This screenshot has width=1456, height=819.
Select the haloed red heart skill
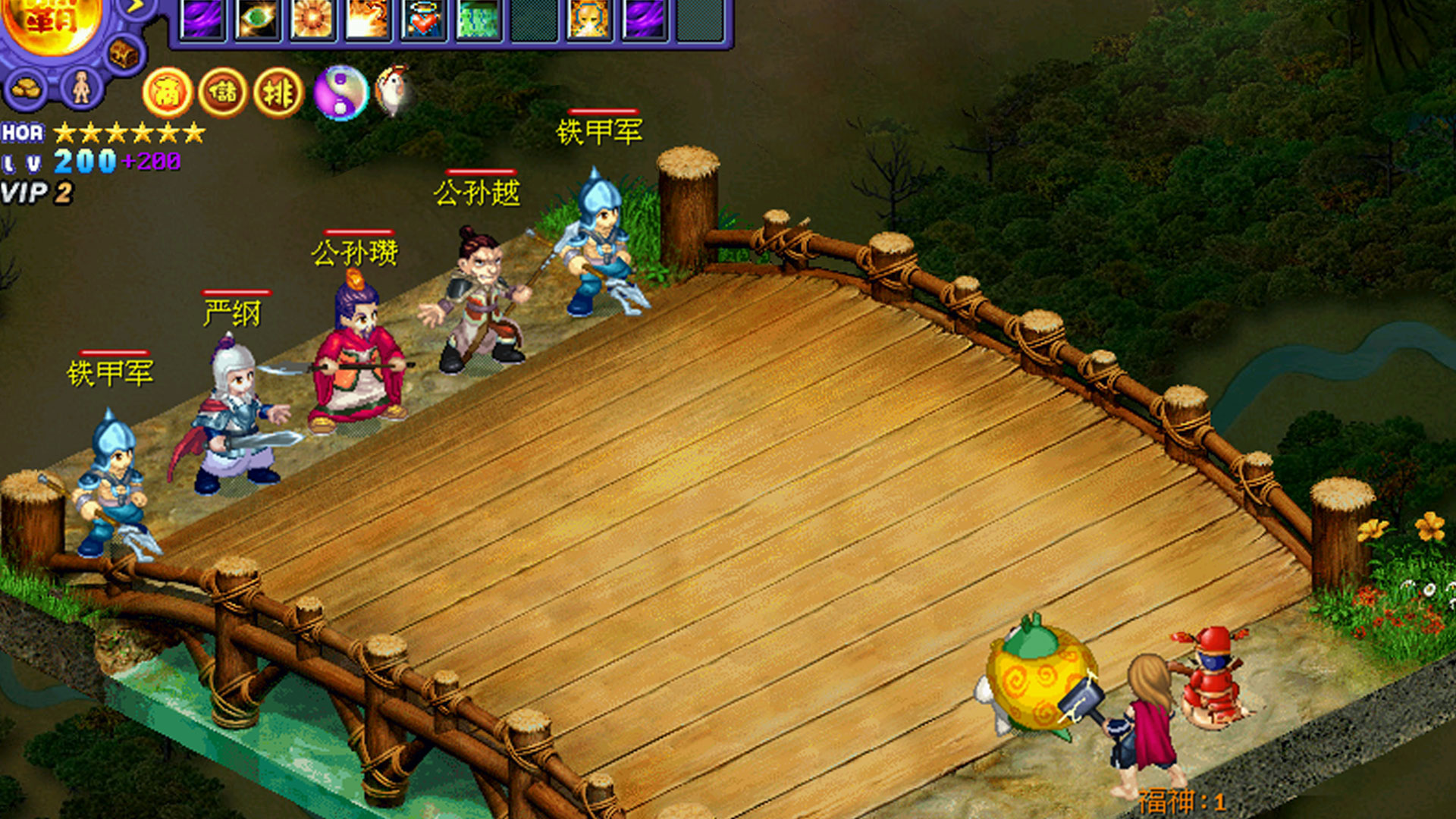tap(423, 19)
